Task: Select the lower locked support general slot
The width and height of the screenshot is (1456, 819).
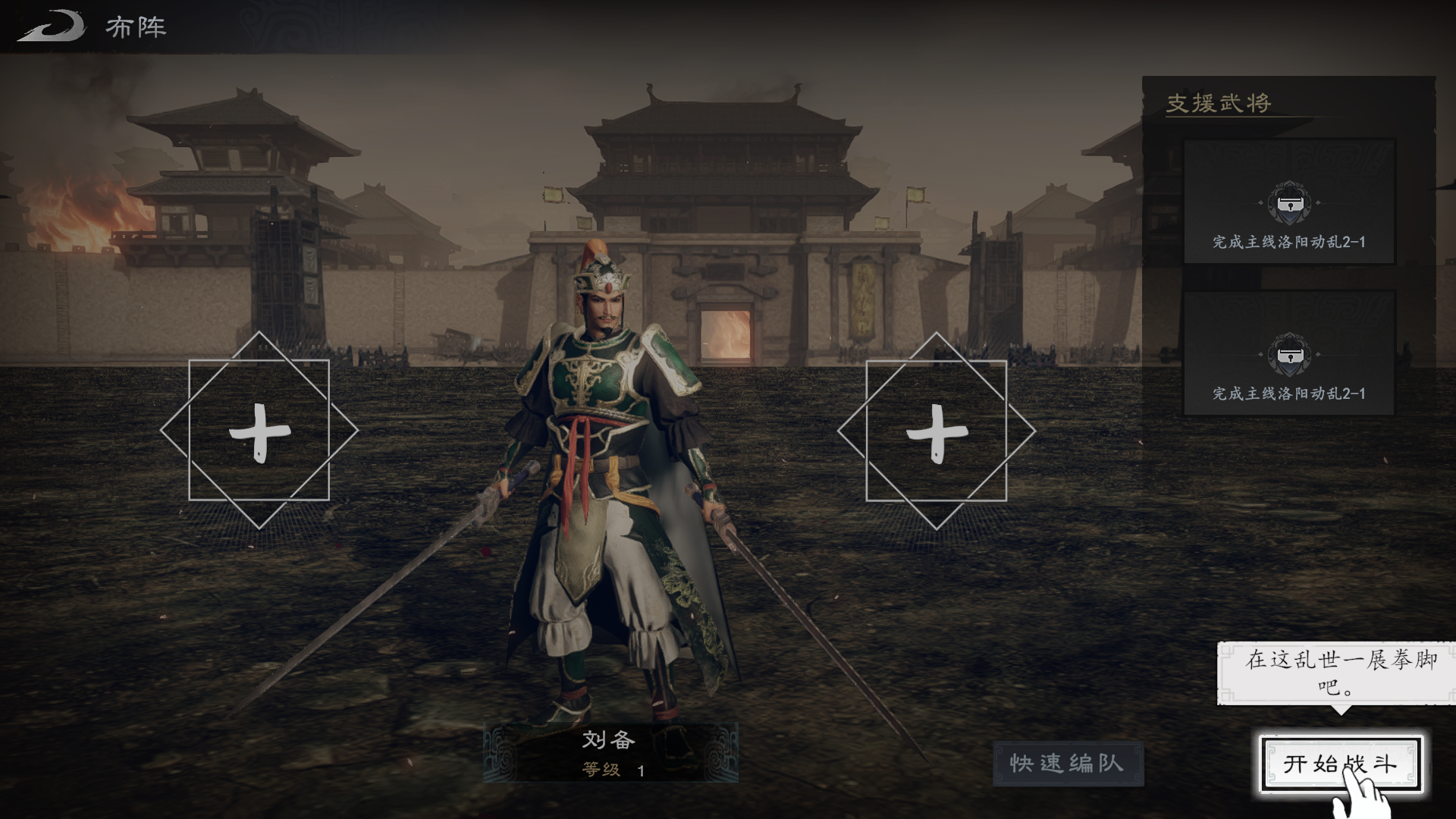Action: [x=1288, y=354]
